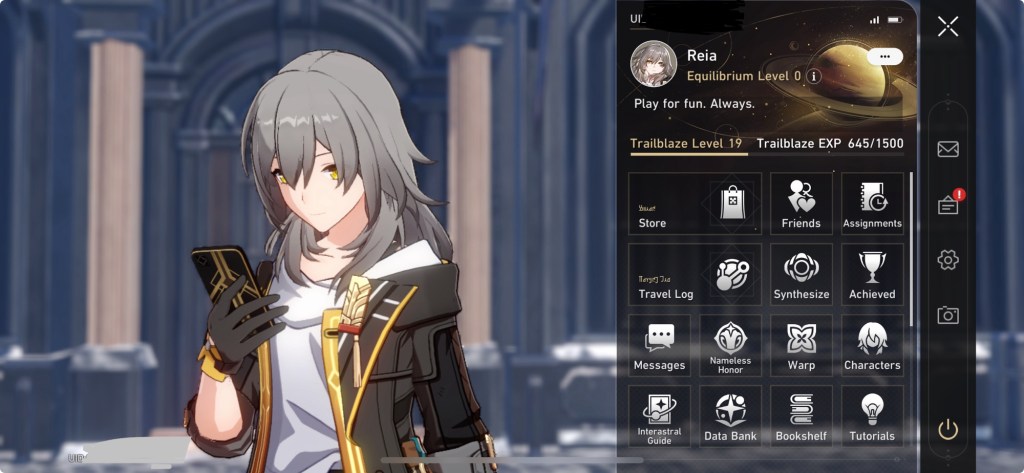Select the Synthesize option

click(x=801, y=274)
